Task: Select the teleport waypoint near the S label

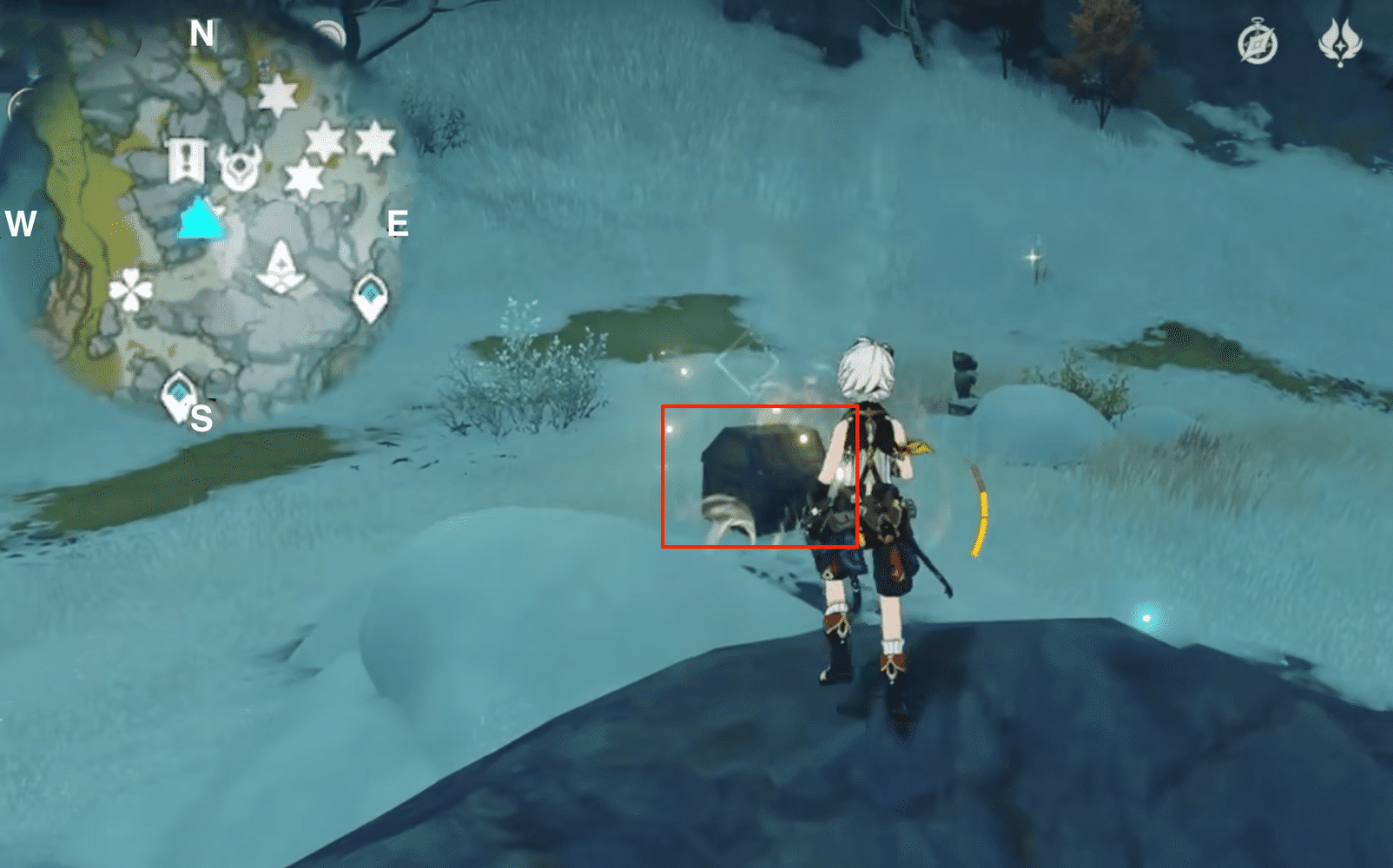Action: tap(176, 393)
